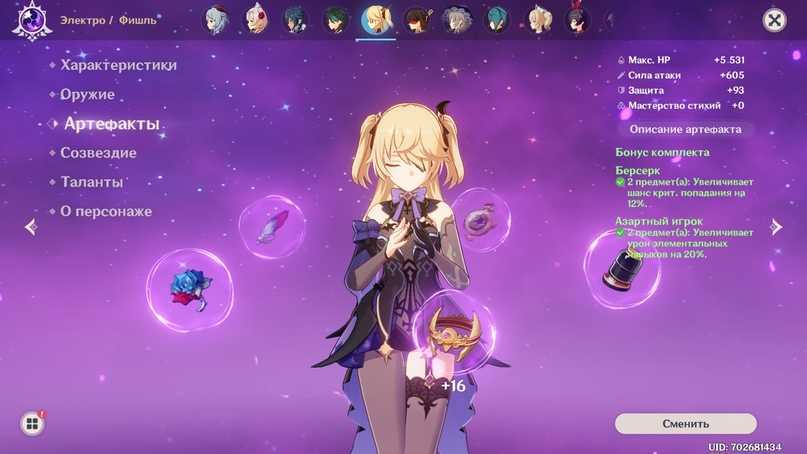Choose the first character portrait with red hat
Screen dimensions: 807x454
(x=217, y=20)
